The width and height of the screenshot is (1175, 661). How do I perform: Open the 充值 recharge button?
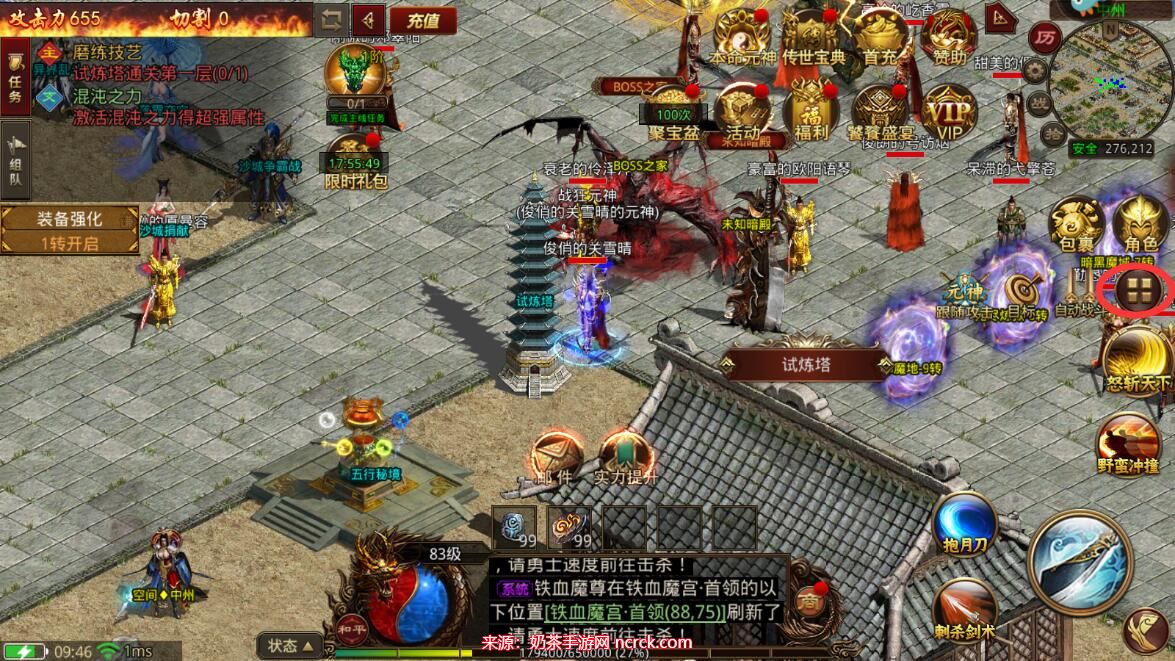pyautogui.click(x=423, y=19)
